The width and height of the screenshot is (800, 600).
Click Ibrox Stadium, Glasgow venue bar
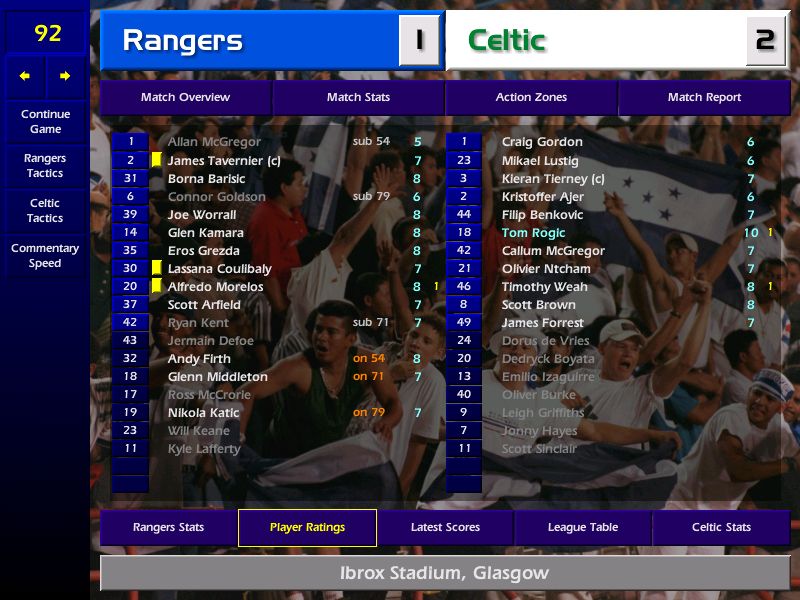[444, 574]
